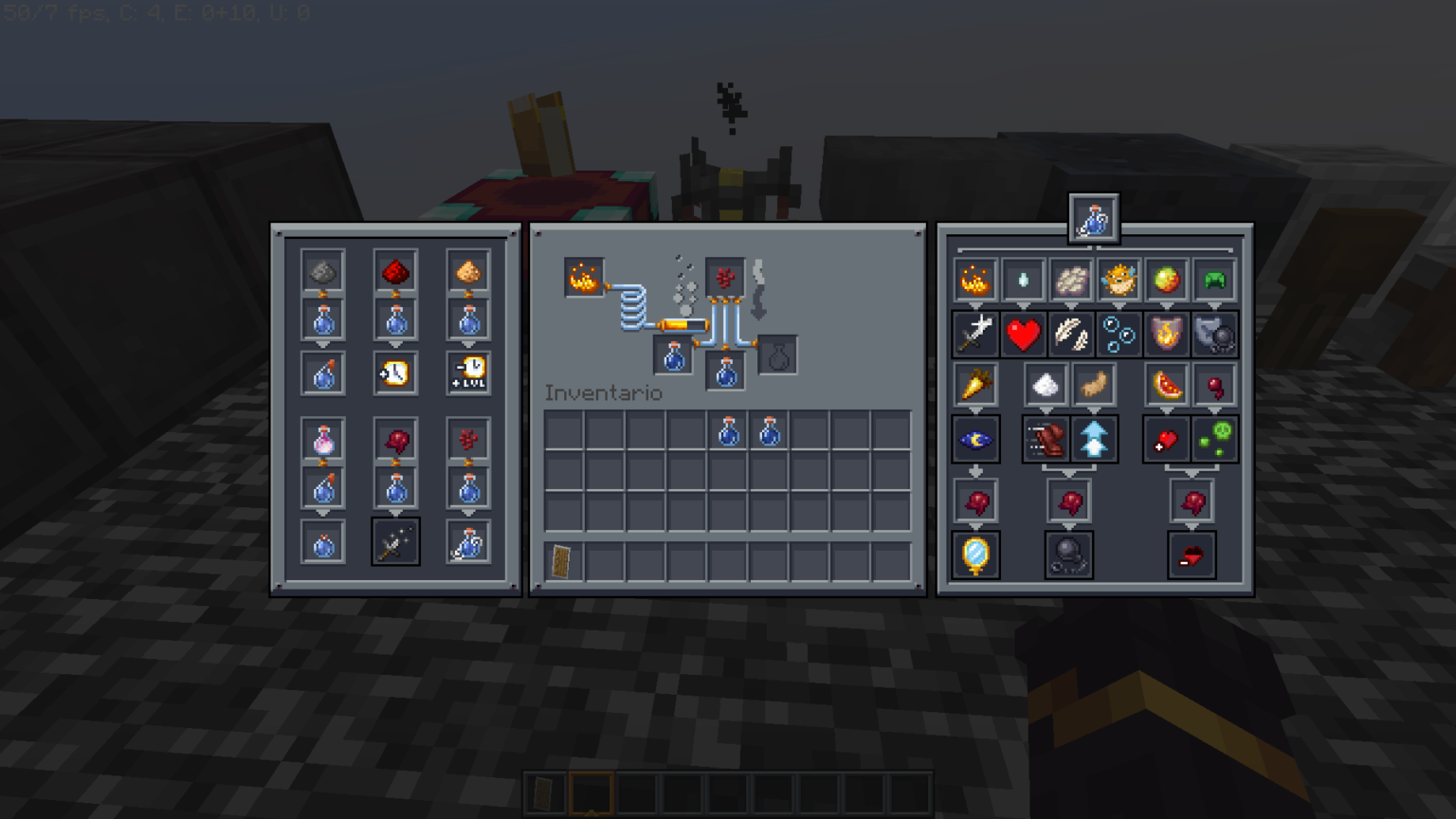This screenshot has height=819, width=1456.
Task: Select the redstone duration upgrade icon
Action: click(x=395, y=372)
